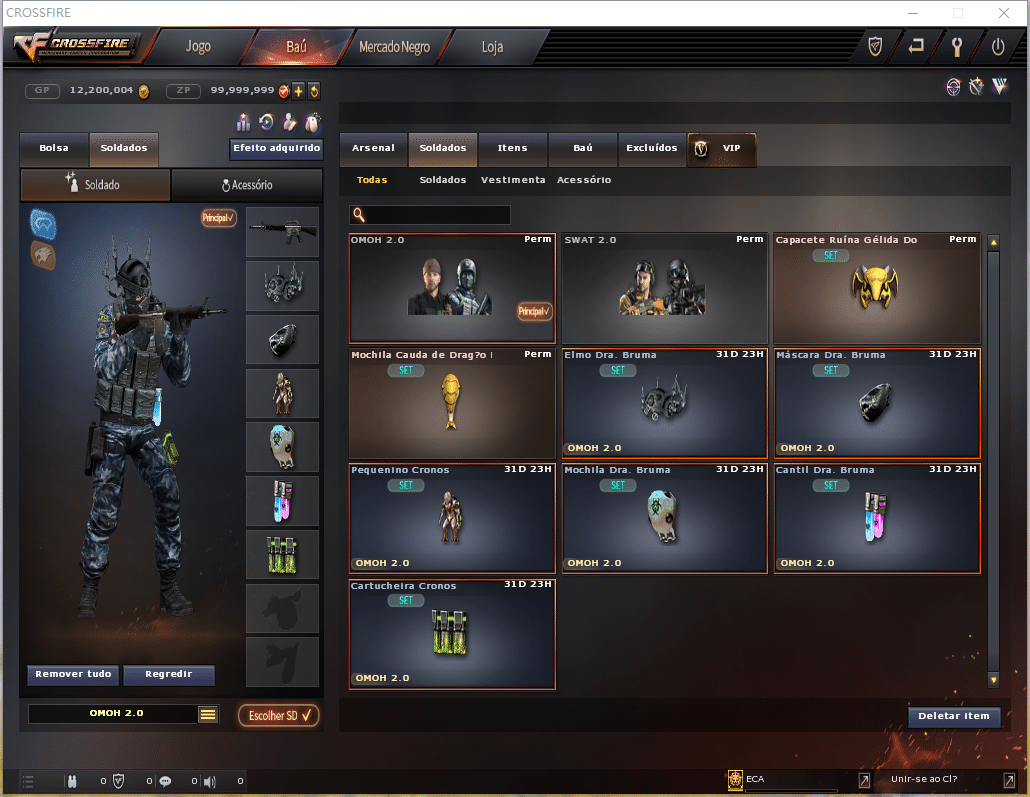Switch to the Arsenal inventory tab
Viewport: 1030px width, 797px height.
[x=373, y=148]
